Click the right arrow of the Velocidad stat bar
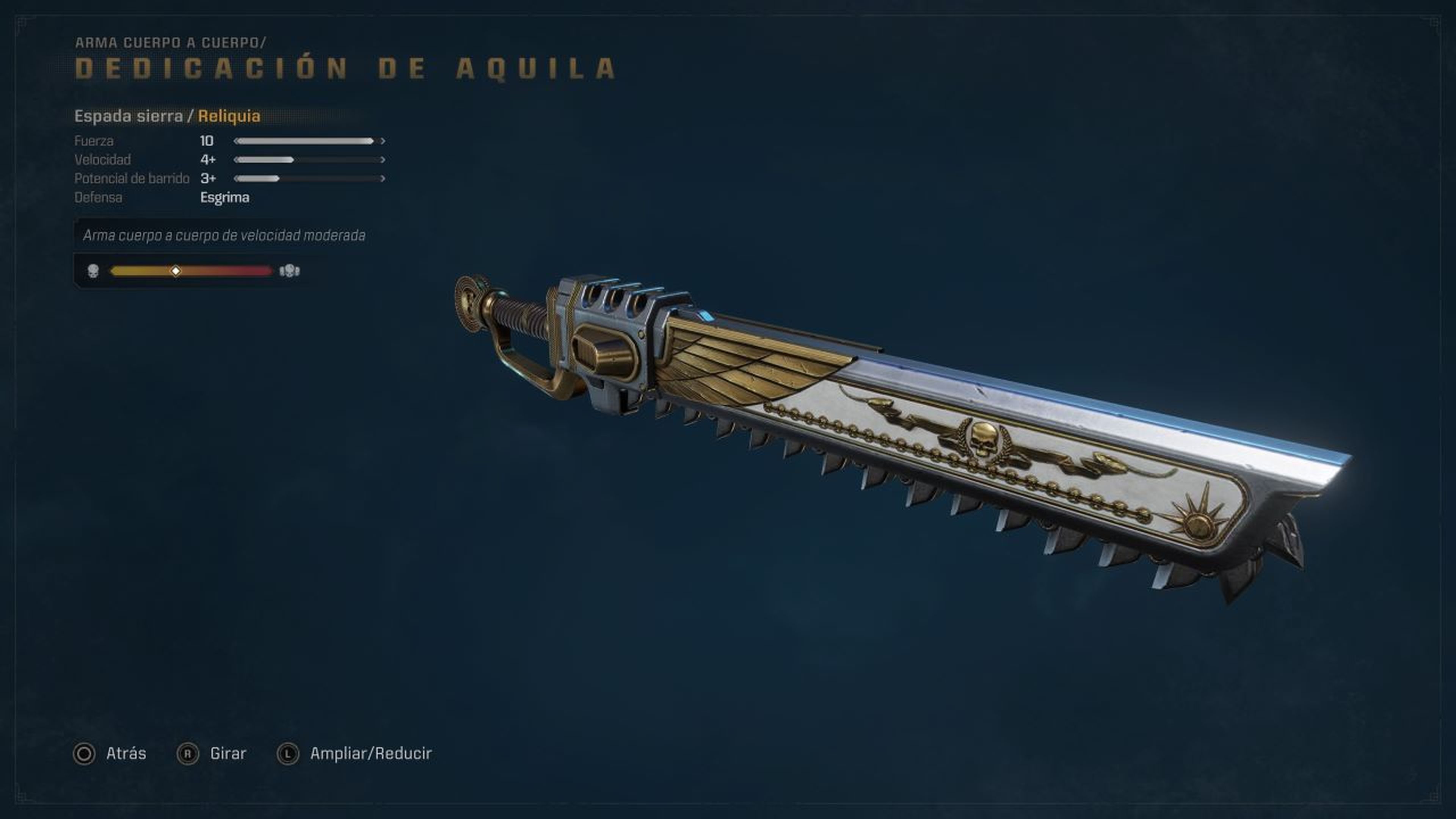Viewport: 1456px width, 819px height. [383, 160]
